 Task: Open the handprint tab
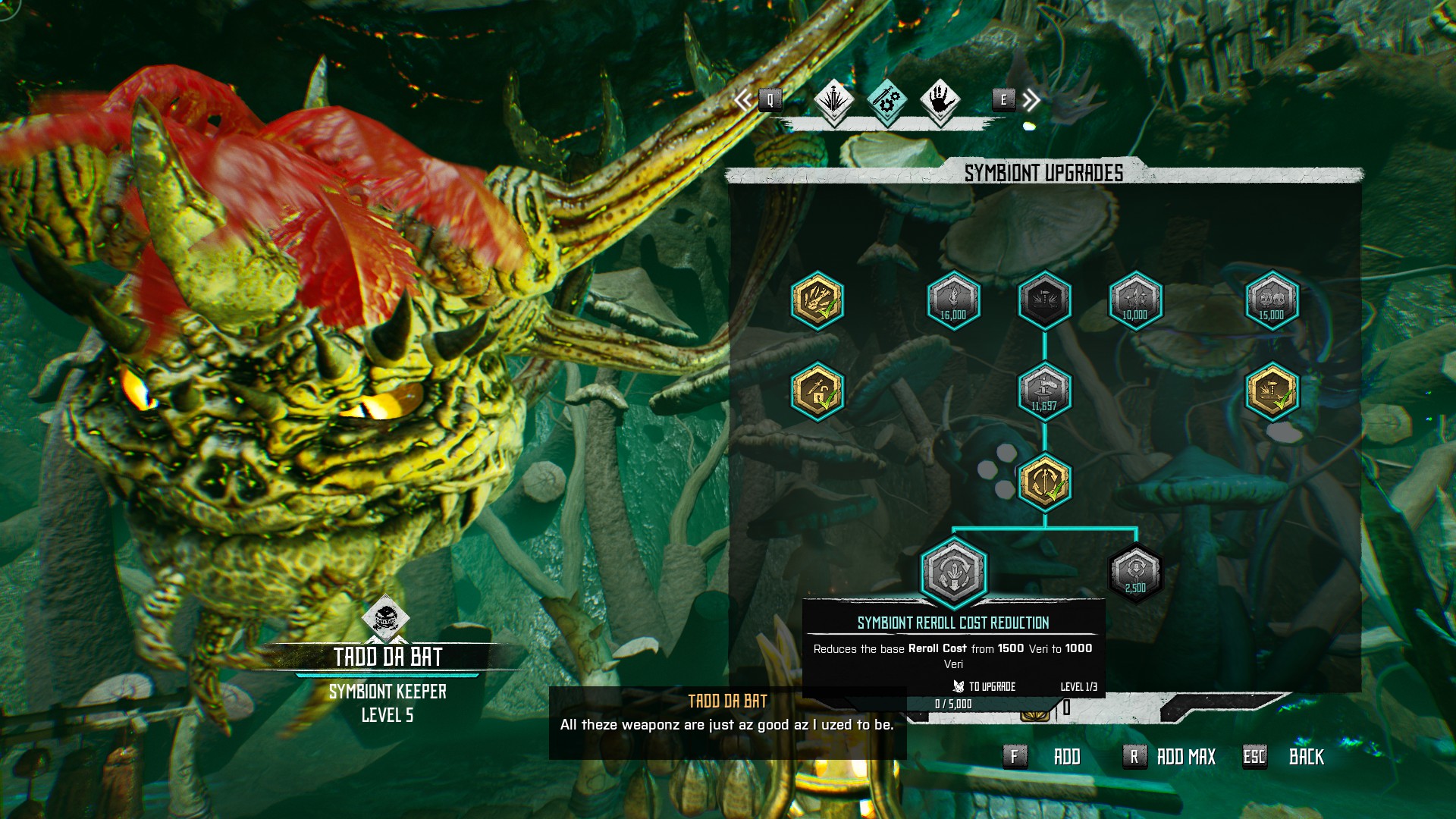coord(940,100)
